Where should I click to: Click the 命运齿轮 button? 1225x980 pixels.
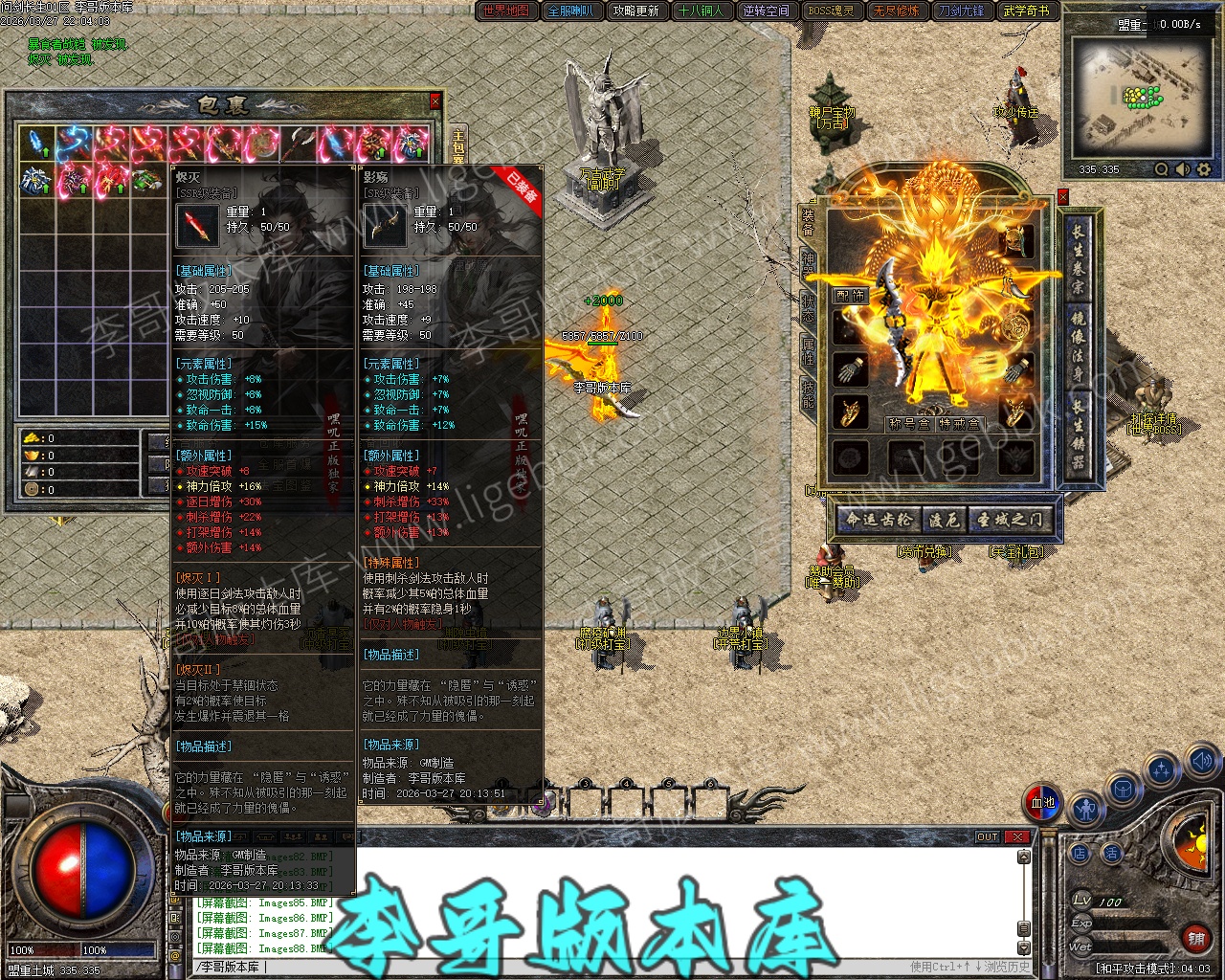click(x=879, y=520)
